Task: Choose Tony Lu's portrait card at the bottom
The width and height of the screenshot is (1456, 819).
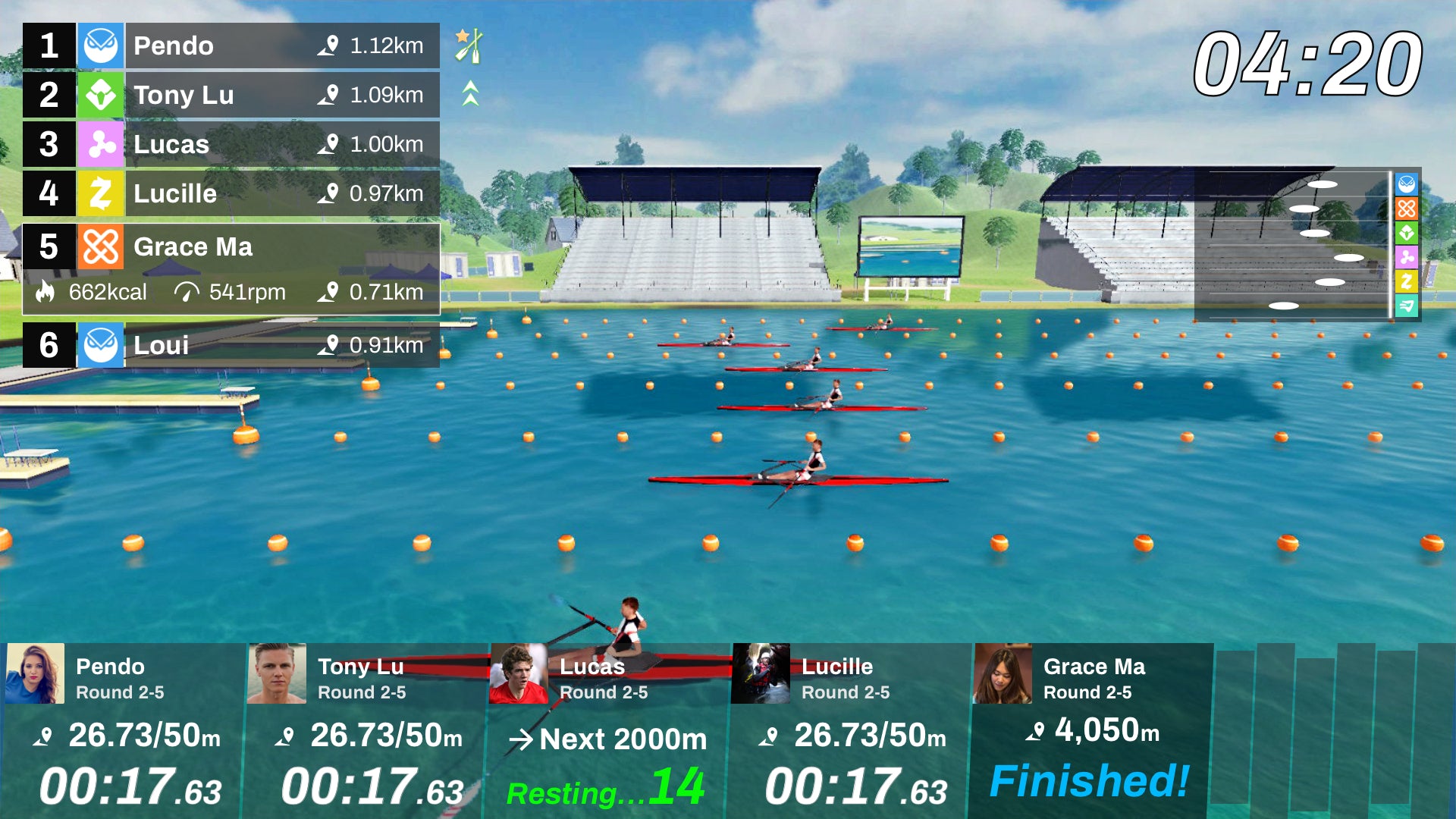Action: pos(277,673)
